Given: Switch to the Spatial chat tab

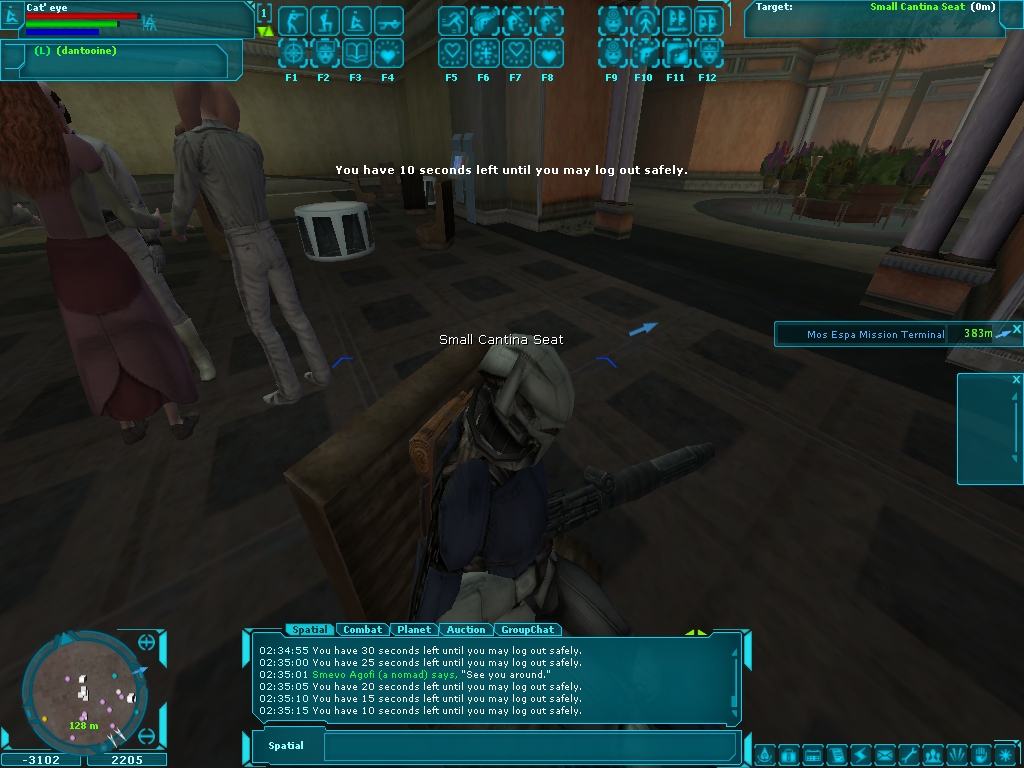Looking at the screenshot, I should coord(309,630).
